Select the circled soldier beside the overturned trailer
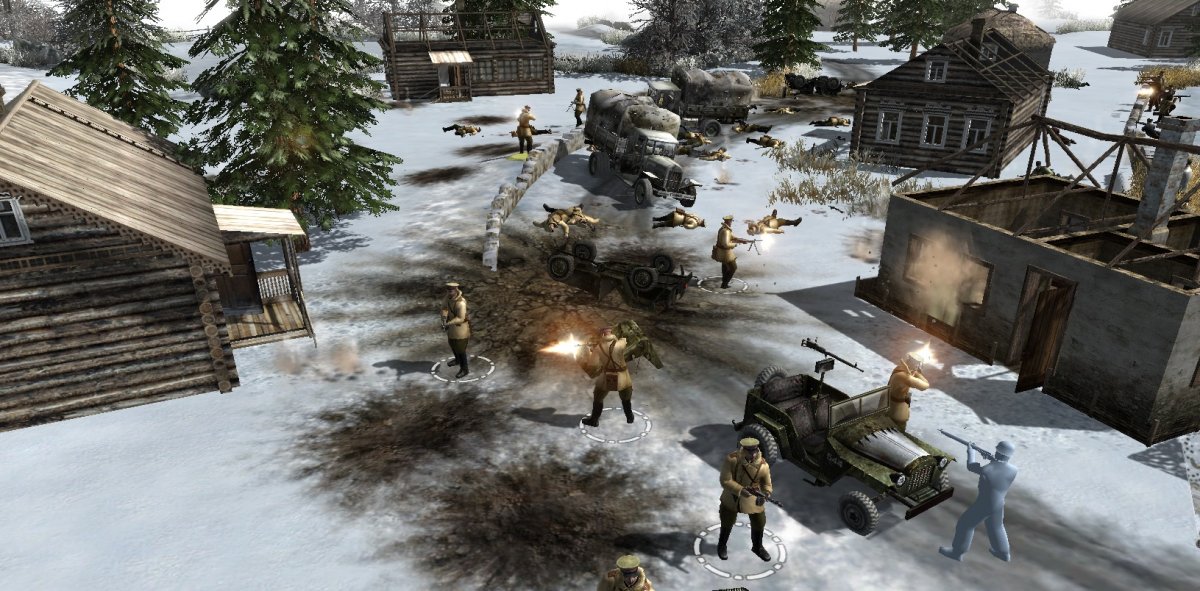Viewport: 1200px width, 591px height. (x=727, y=250)
